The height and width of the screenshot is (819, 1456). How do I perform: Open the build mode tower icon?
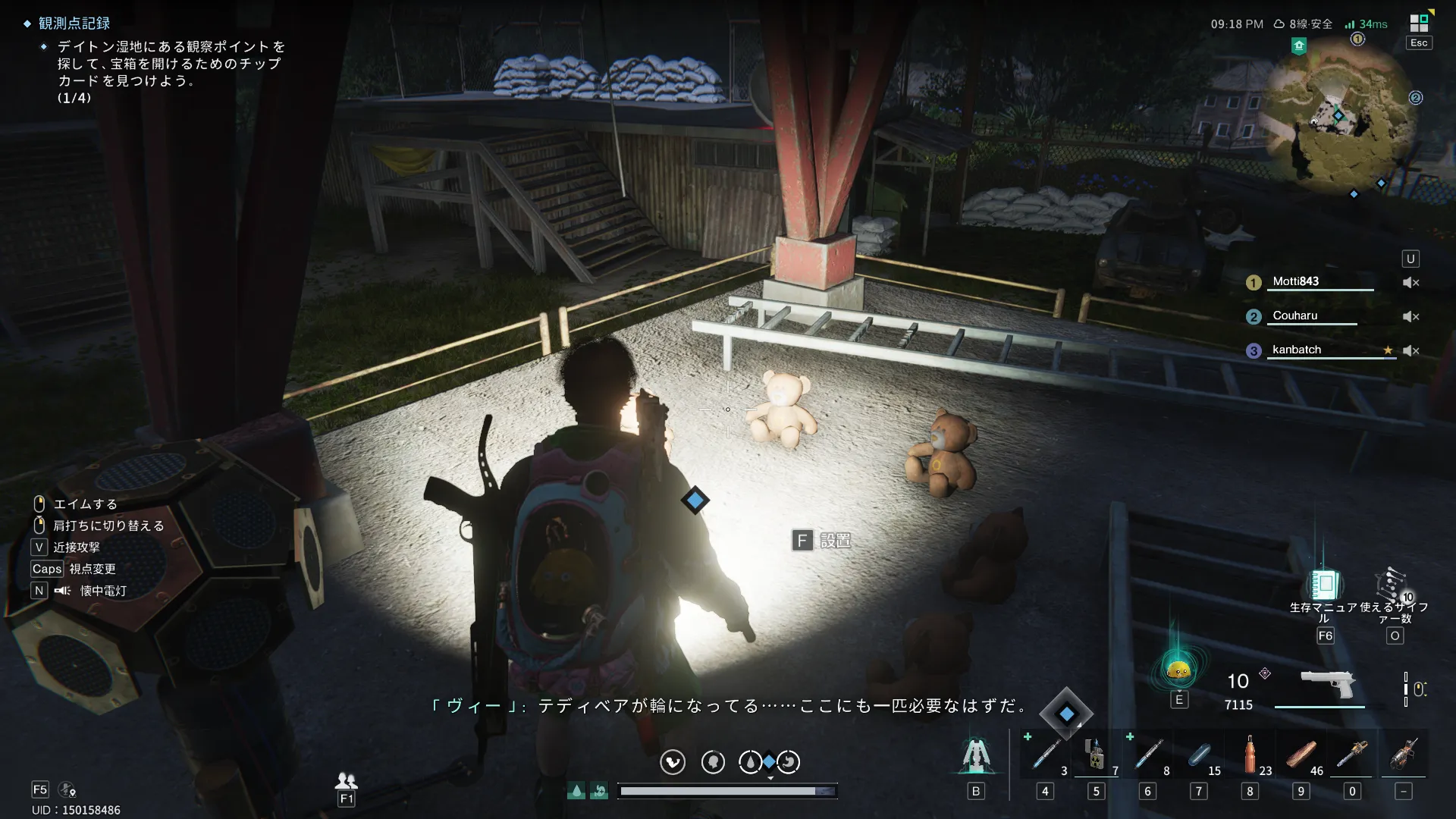(976, 756)
